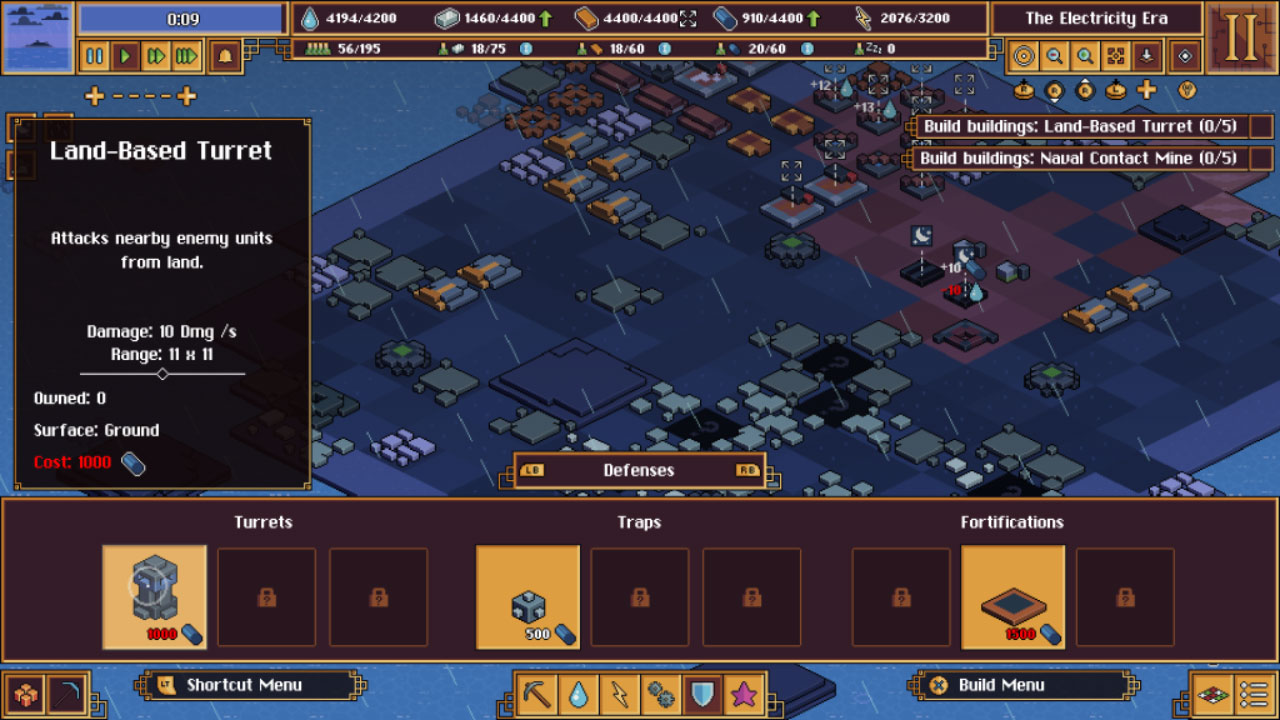1280x720 pixels.
Task: Switch to double fast-forward speed
Action: point(156,56)
